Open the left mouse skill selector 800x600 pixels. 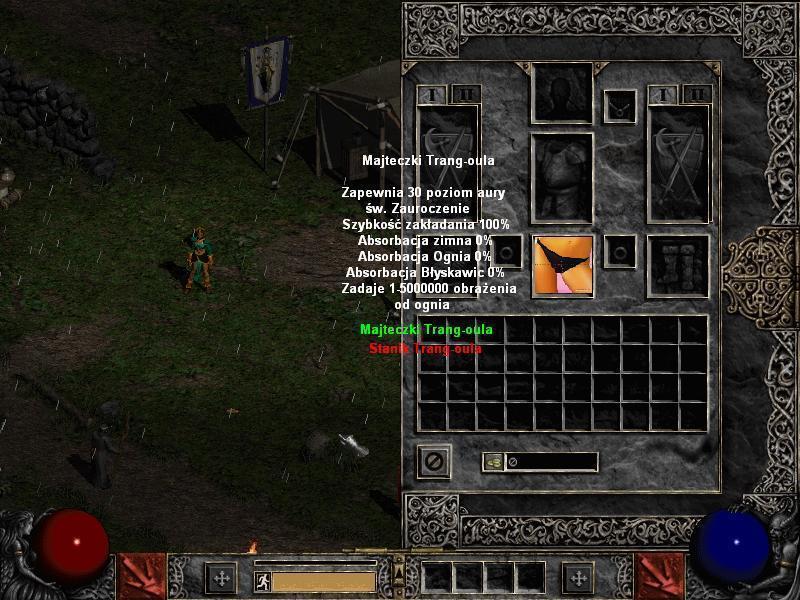140,577
